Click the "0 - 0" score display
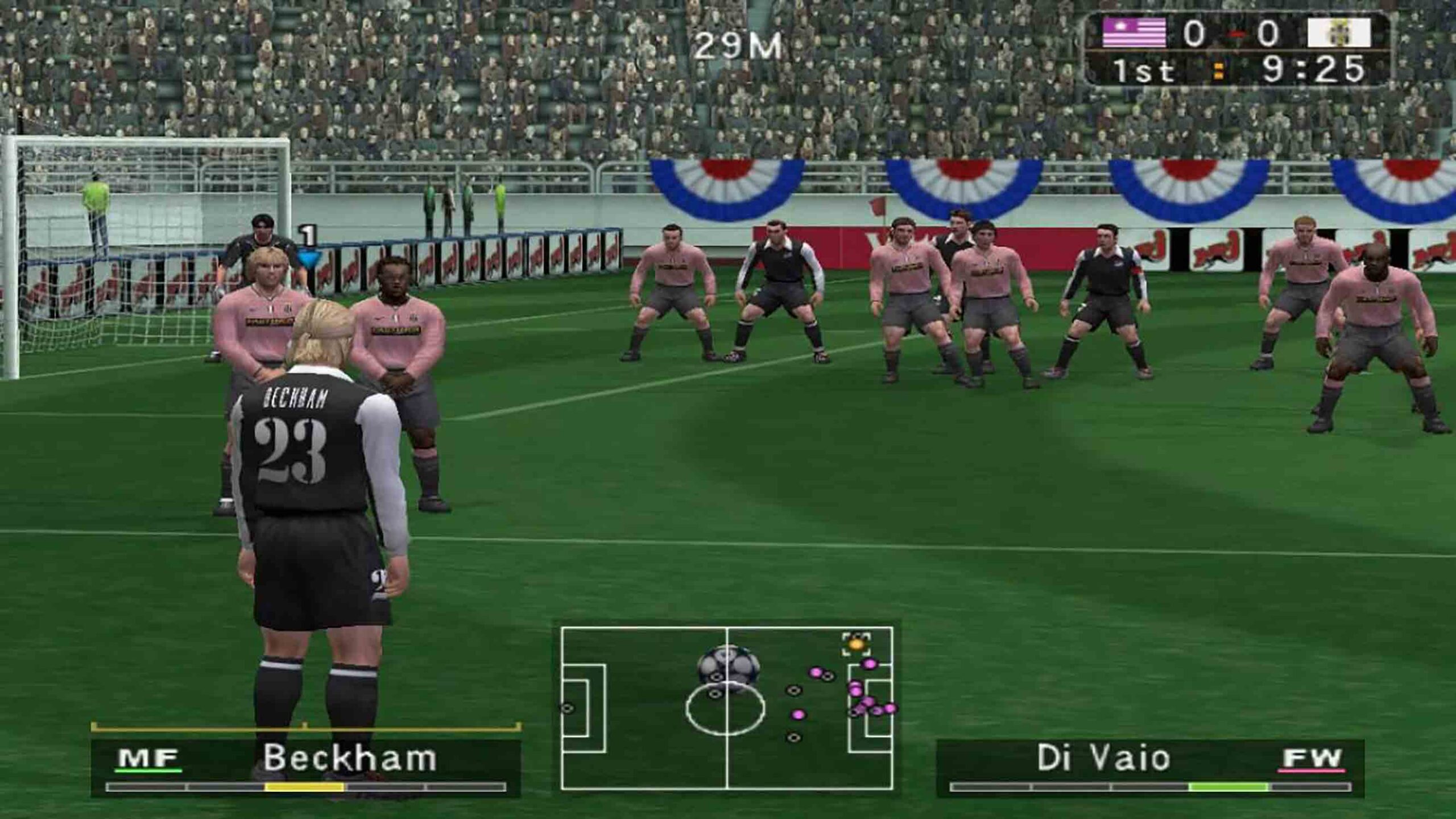Screen dimensions: 1456x819 point(1231,33)
